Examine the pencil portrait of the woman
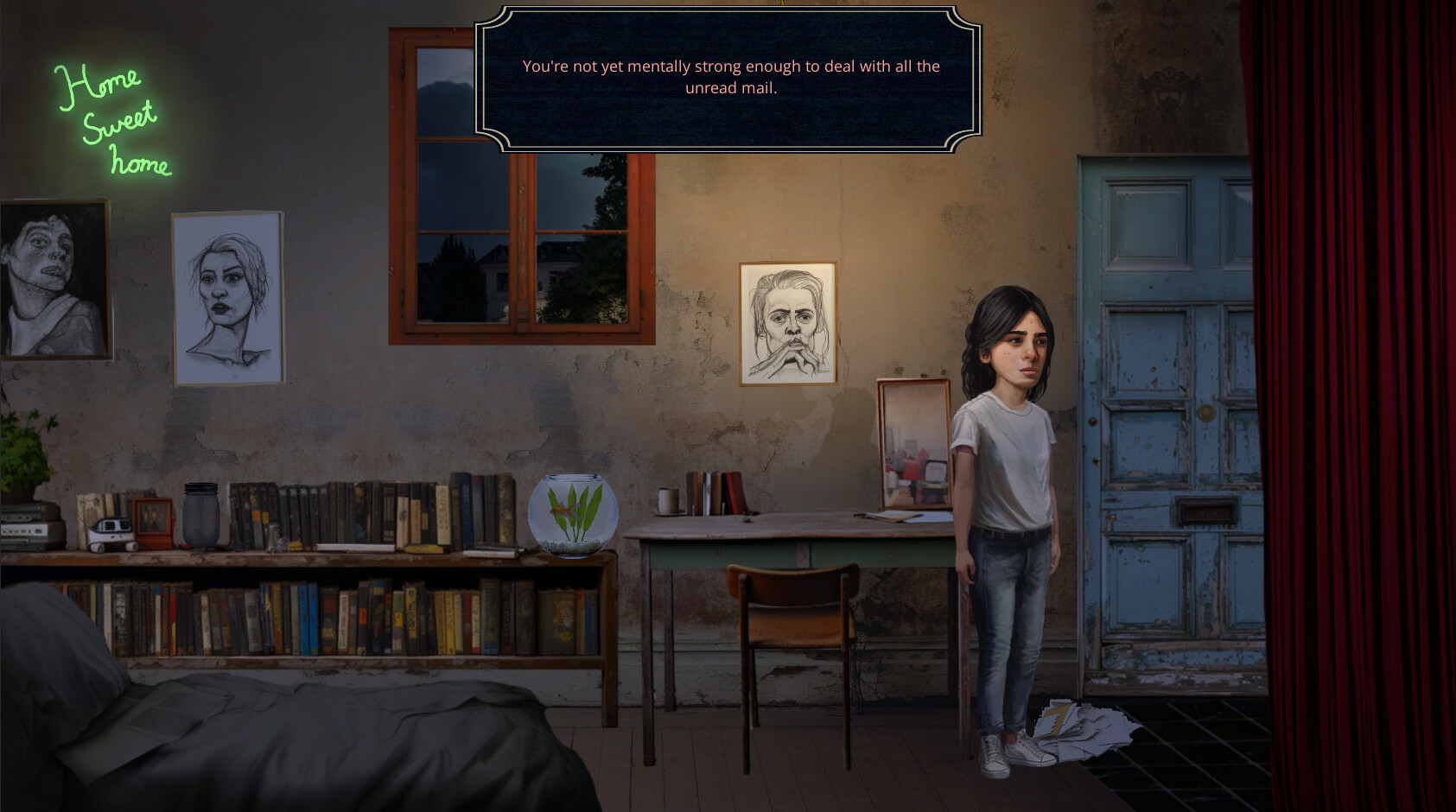1456x812 pixels. point(226,298)
